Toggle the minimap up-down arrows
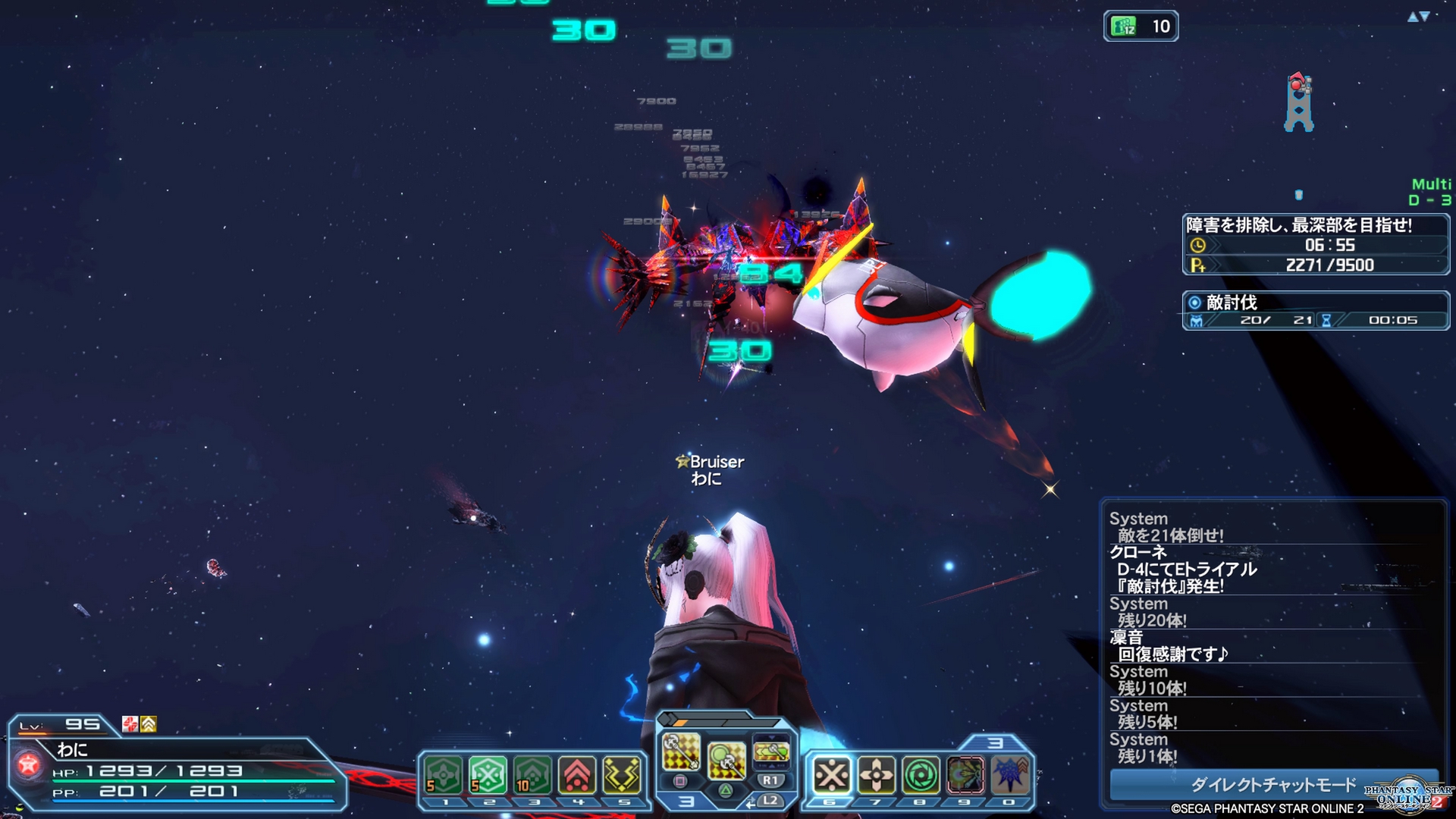 pos(1418,17)
